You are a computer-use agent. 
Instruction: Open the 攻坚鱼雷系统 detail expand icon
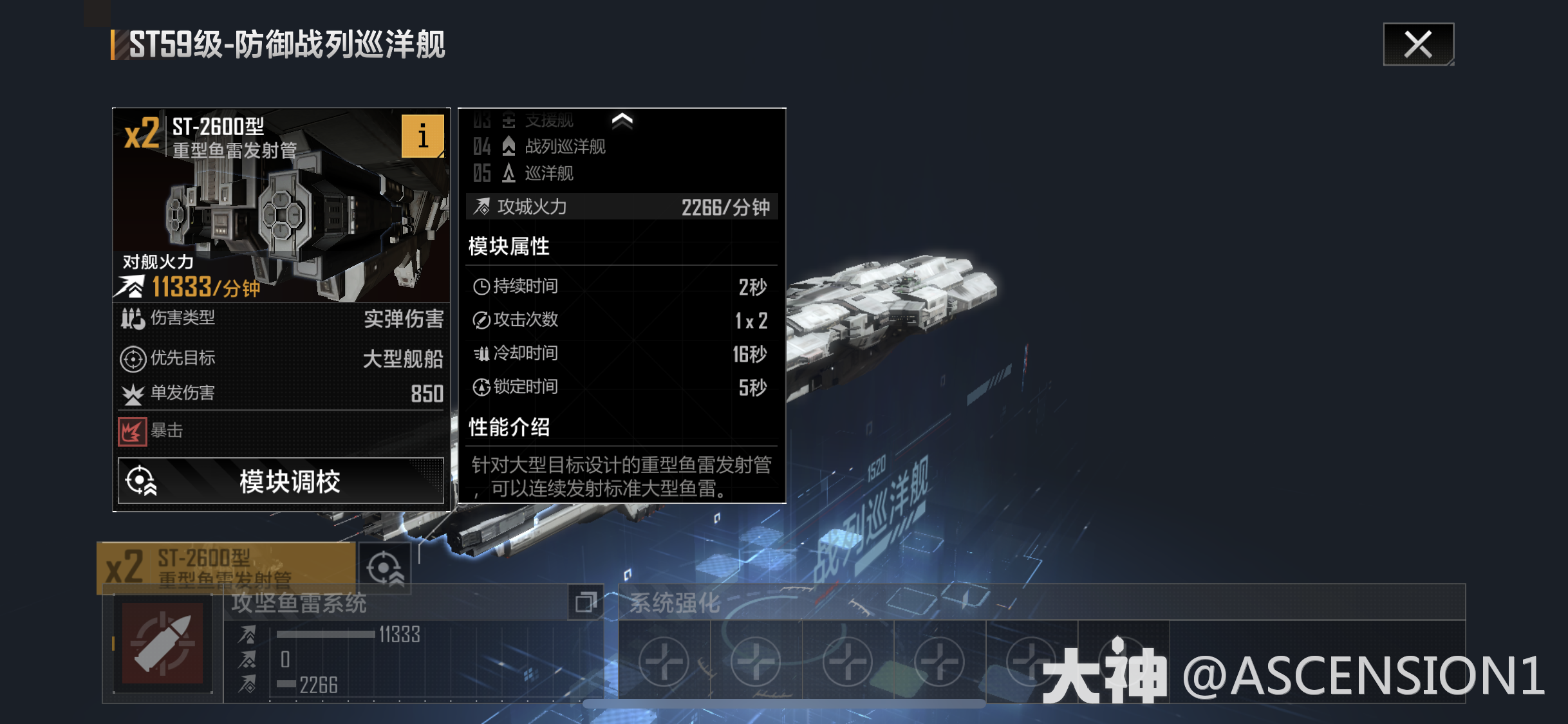coord(586,605)
